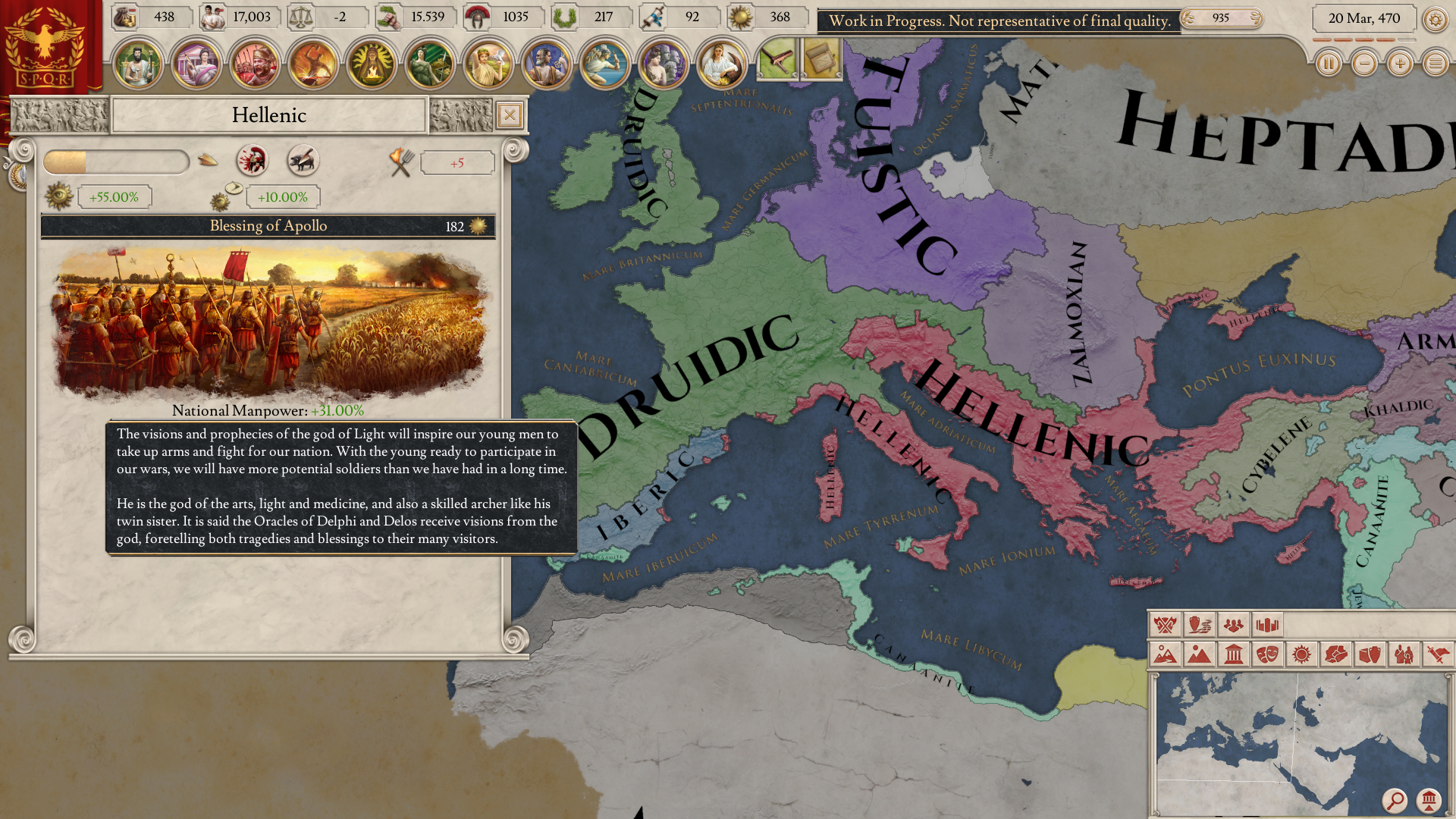
Task: Open the hamburger menu in the top right corner
Action: 1436,64
